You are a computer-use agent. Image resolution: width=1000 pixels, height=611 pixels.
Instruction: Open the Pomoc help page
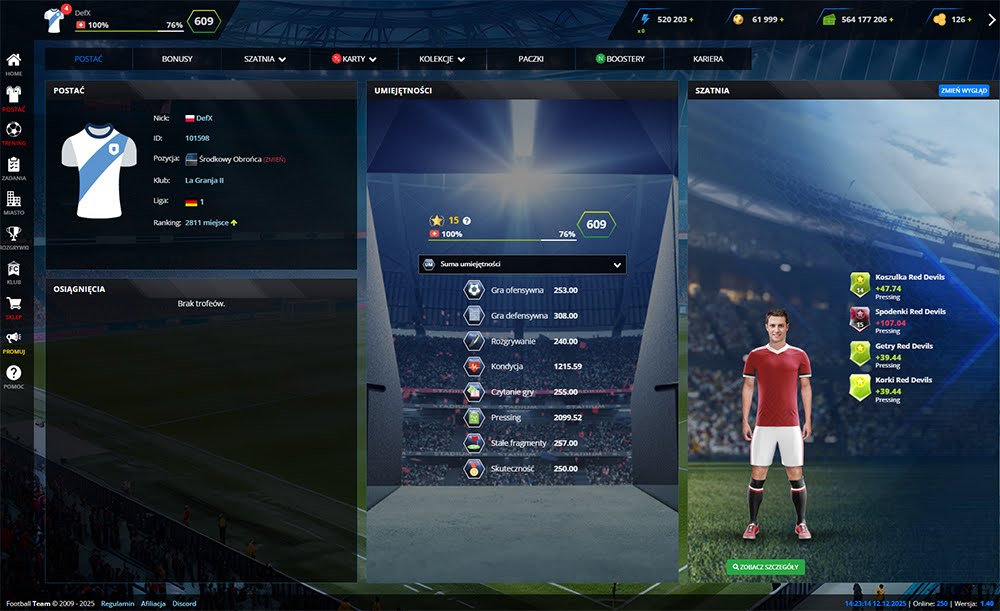click(x=14, y=377)
